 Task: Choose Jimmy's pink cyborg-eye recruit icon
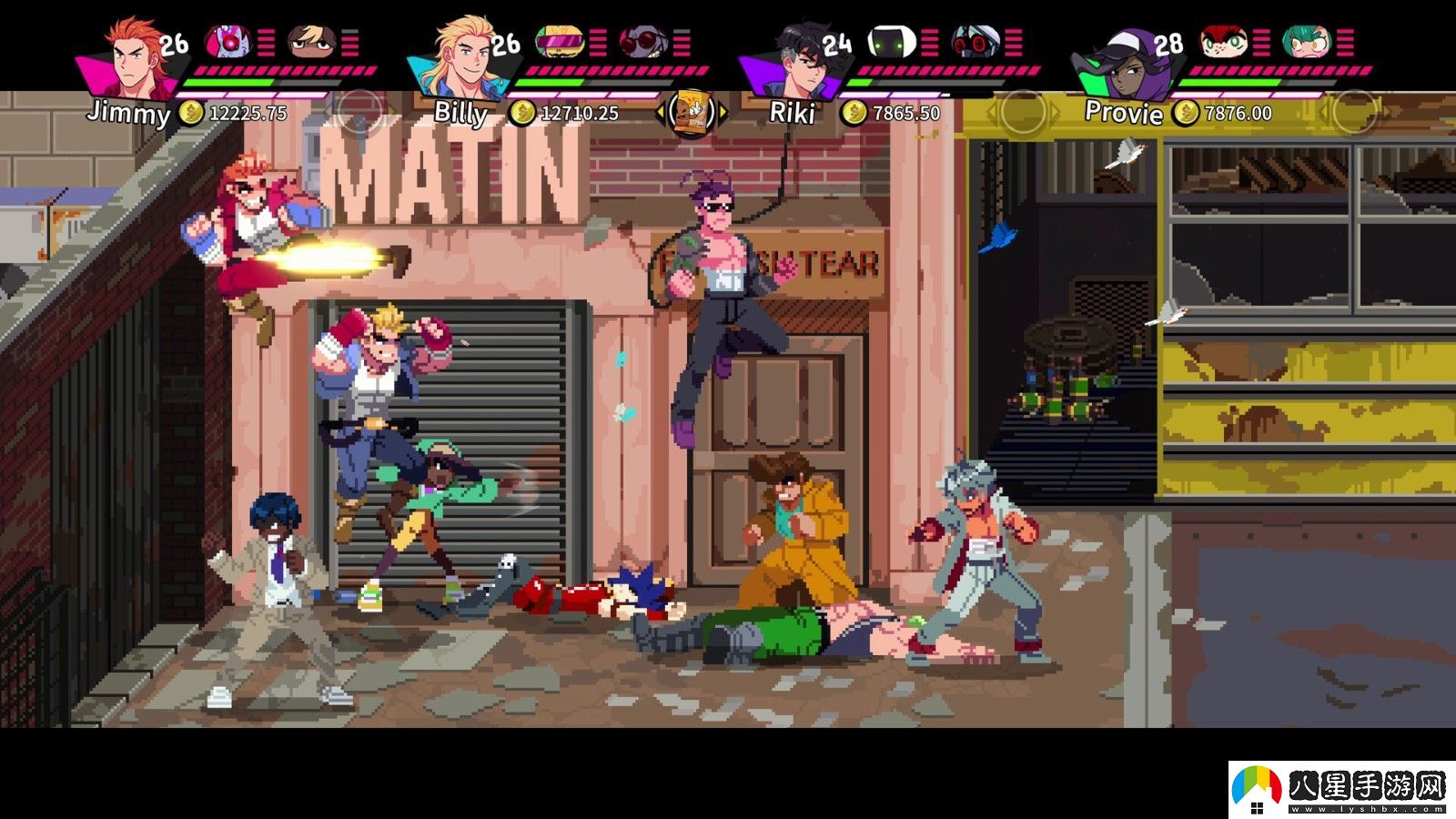[228, 41]
